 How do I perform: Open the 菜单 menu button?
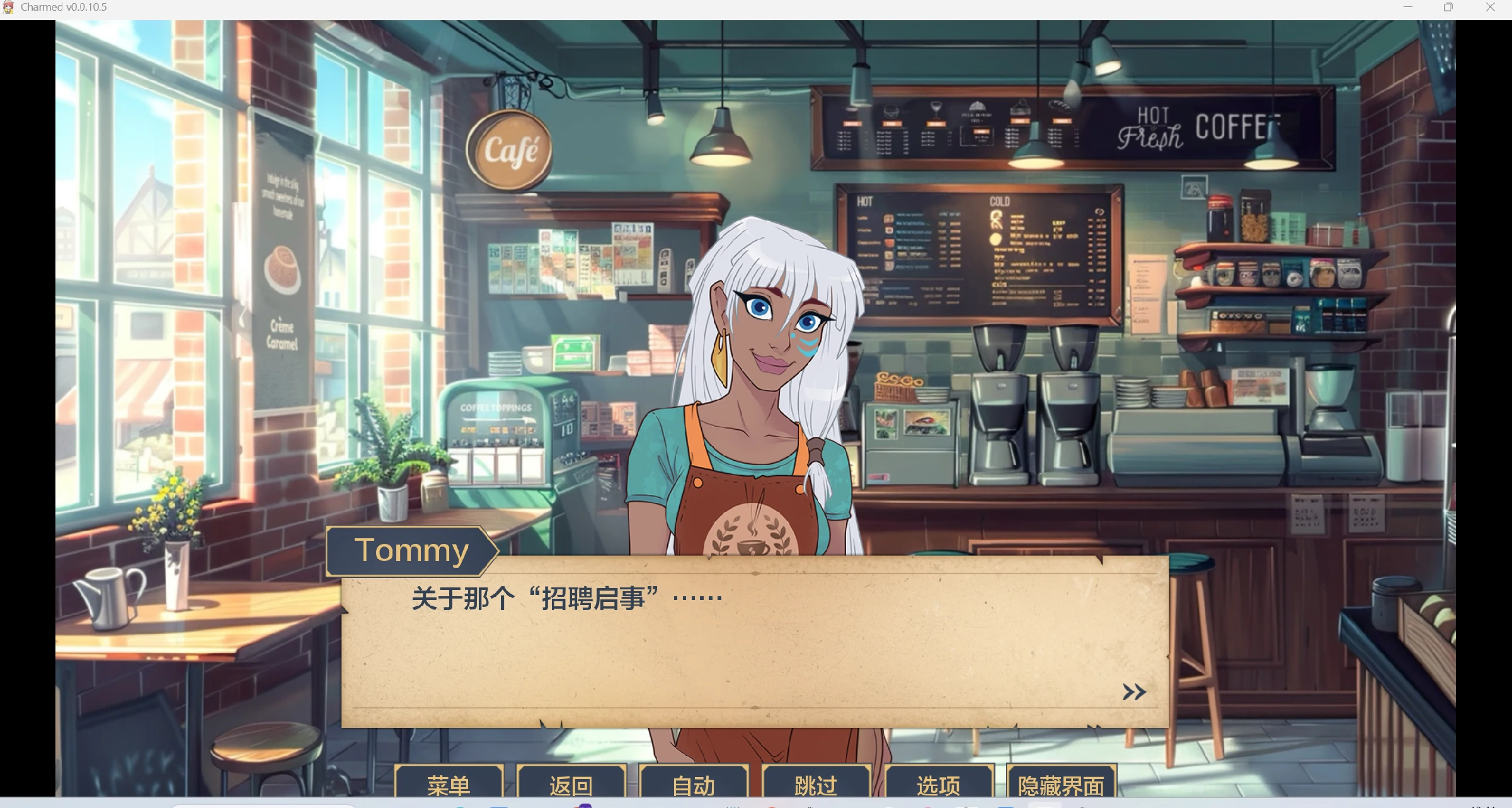tap(449, 784)
